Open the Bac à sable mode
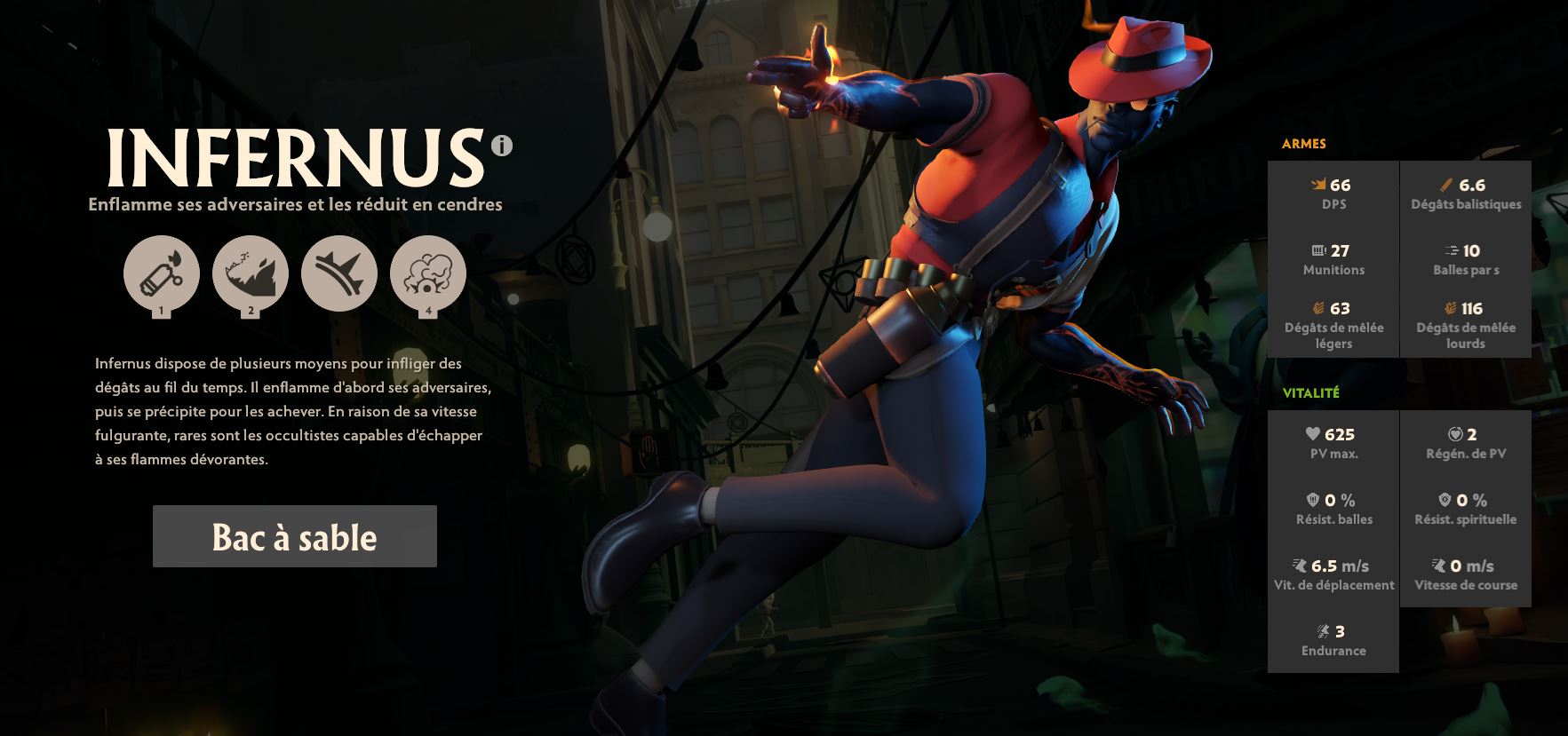Viewport: 1568px width, 736px height. tap(294, 536)
